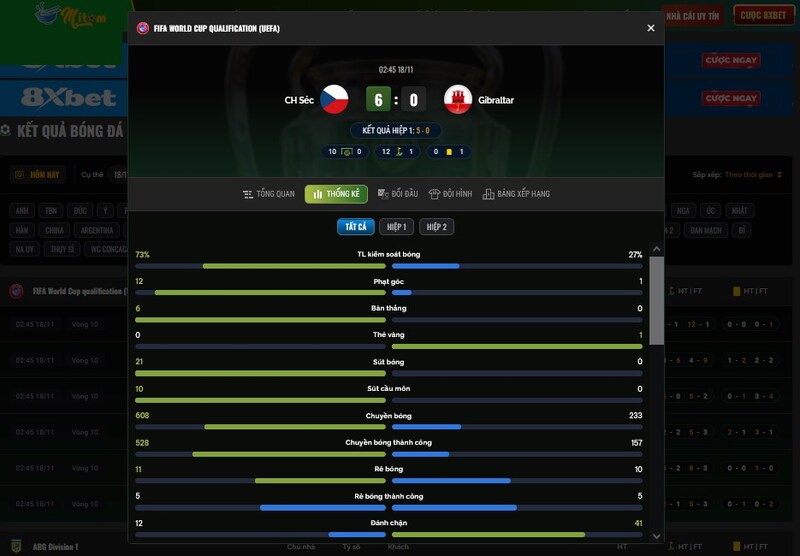
Task: Show HIỆP 1 statistics
Action: click(396, 227)
